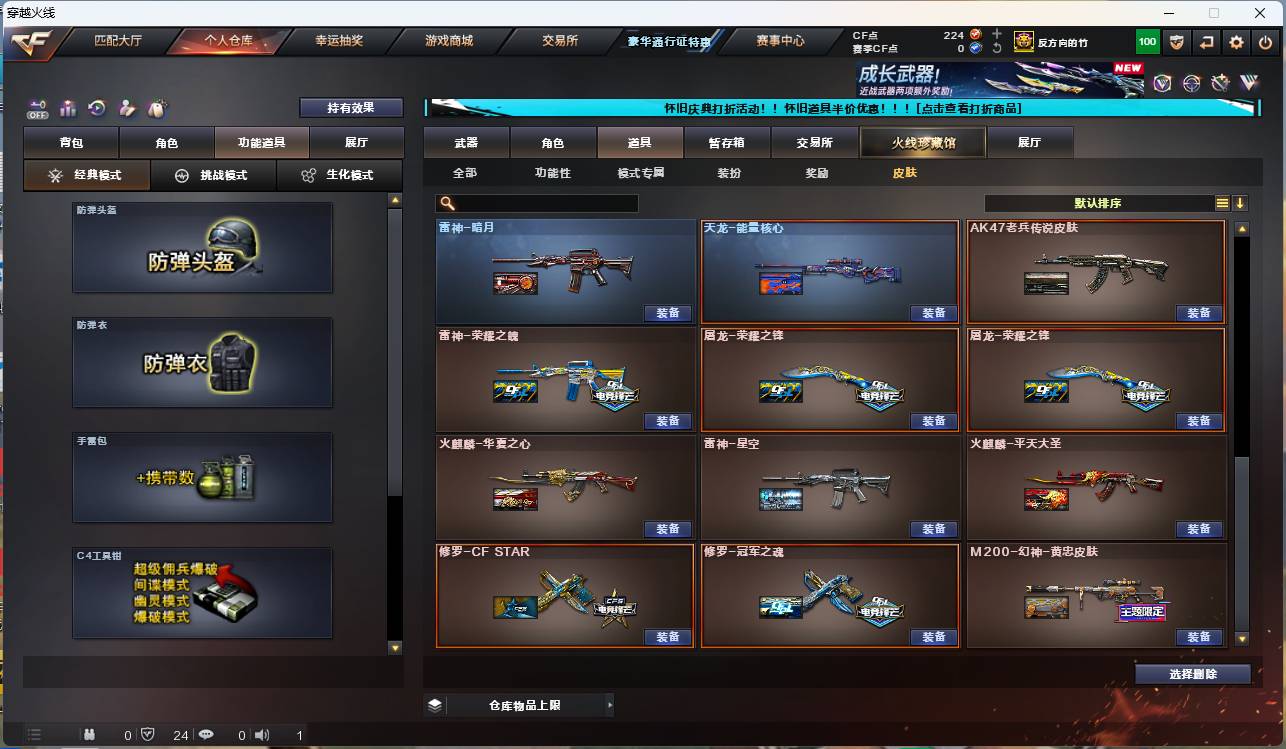Open the settings gear icon at top right

pyautogui.click(x=1237, y=41)
